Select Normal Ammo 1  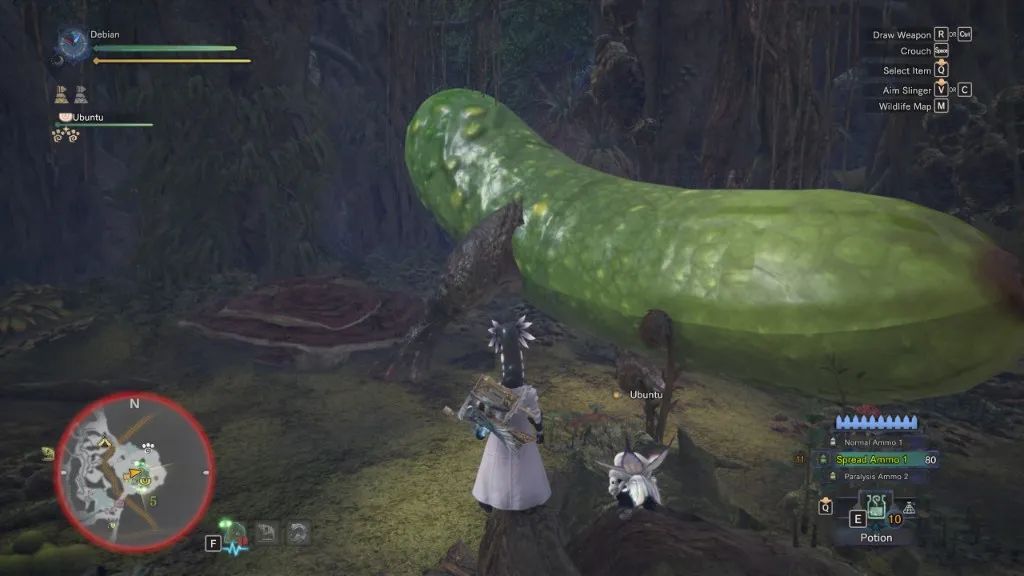[x=873, y=442]
